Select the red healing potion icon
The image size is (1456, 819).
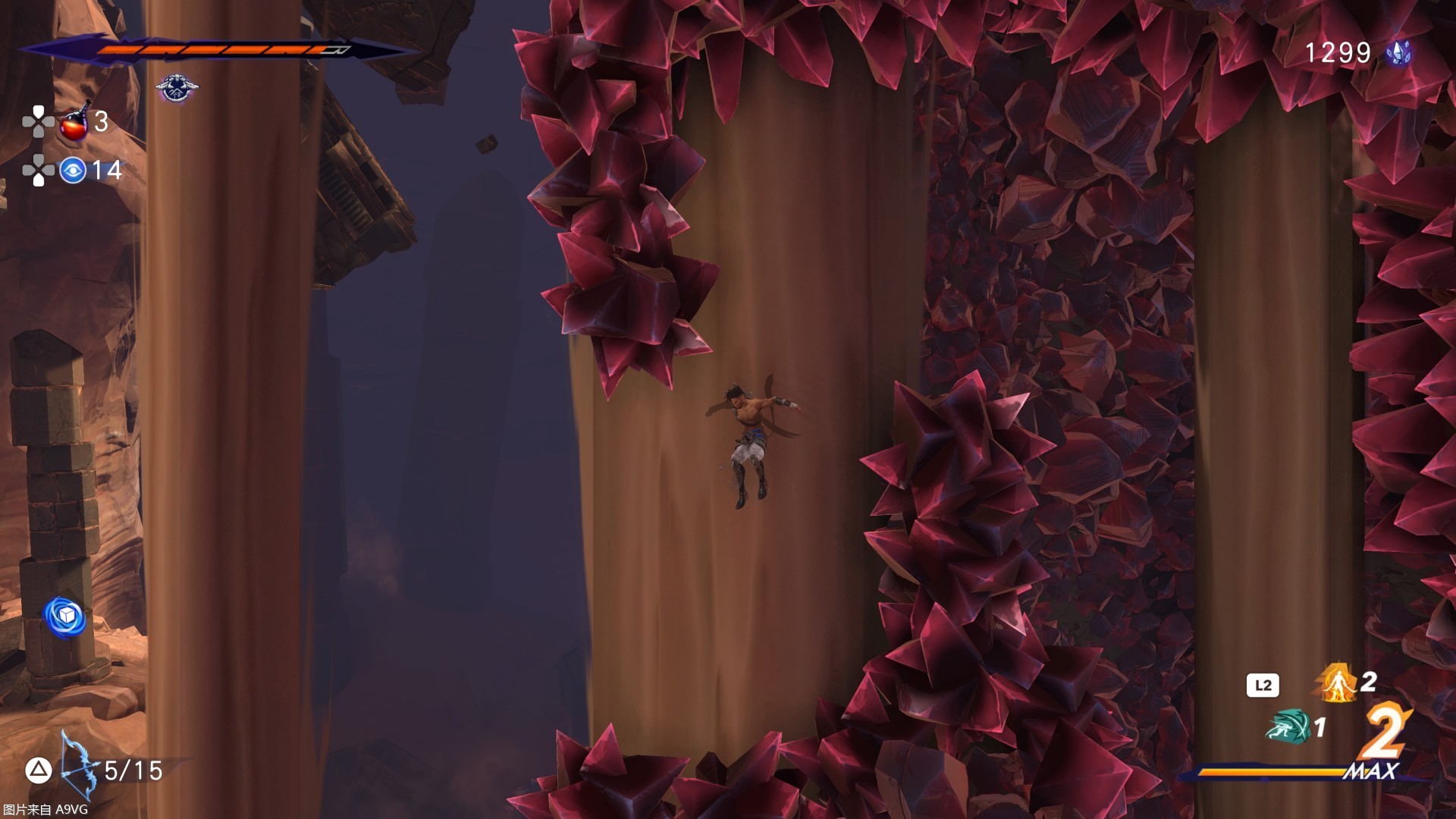[74, 123]
